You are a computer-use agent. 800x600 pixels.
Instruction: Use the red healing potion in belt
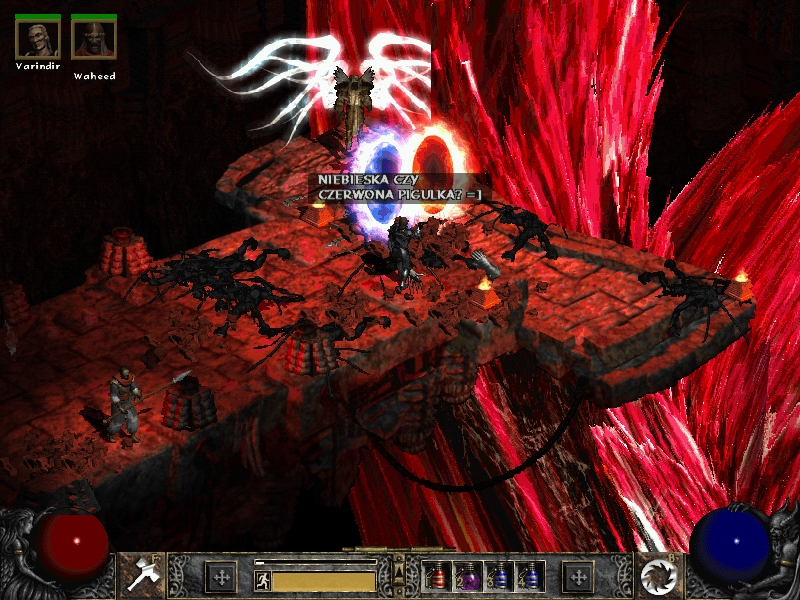click(438, 577)
